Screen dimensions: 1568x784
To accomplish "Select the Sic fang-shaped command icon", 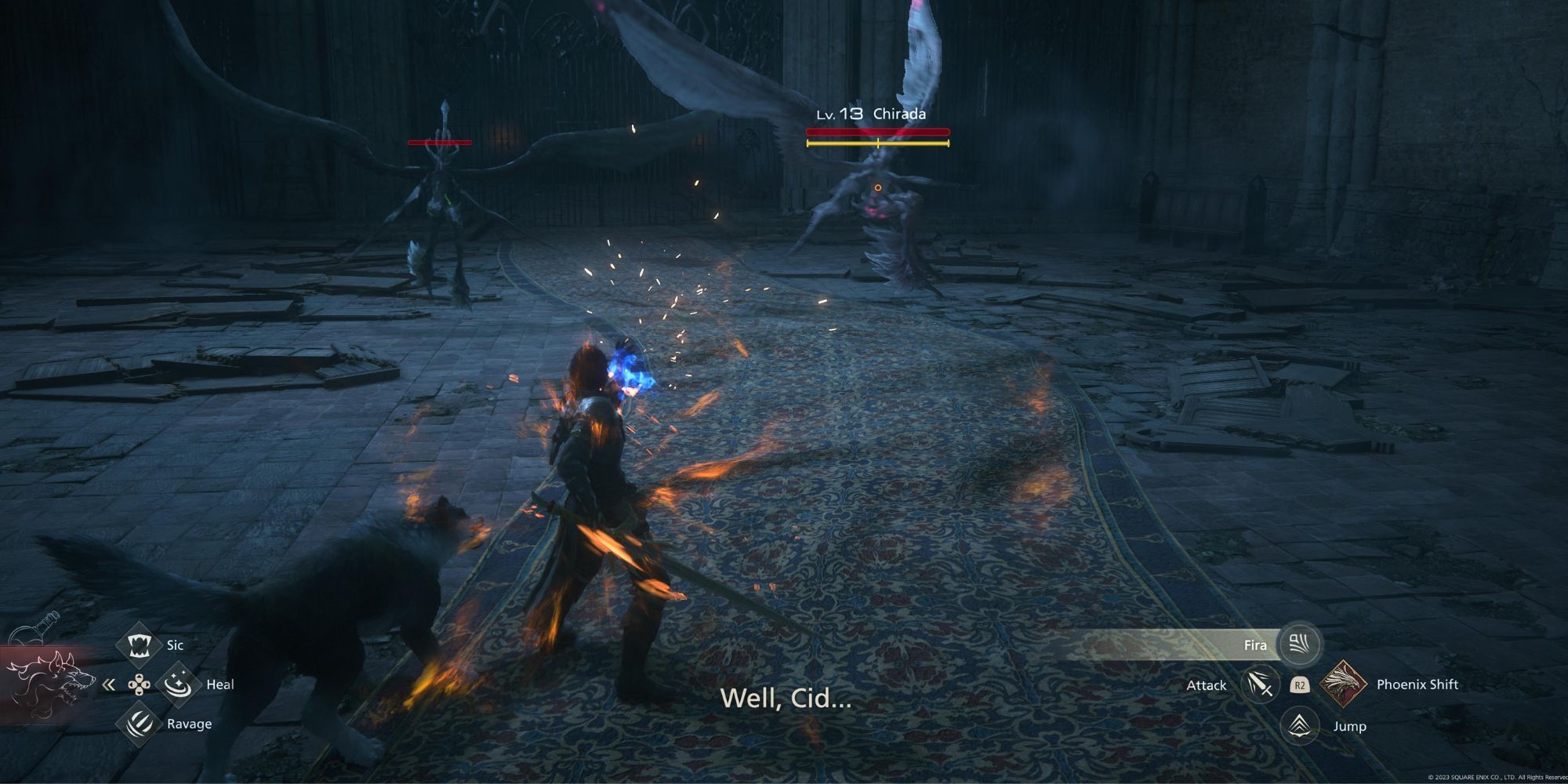I will coord(139,645).
